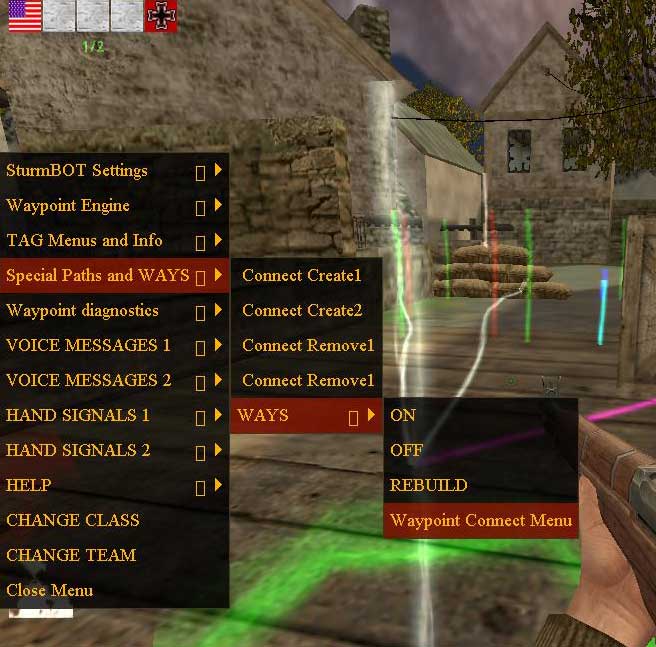Choose REBUILD in the WAYS submenu
The image size is (656, 647).
[x=429, y=485]
